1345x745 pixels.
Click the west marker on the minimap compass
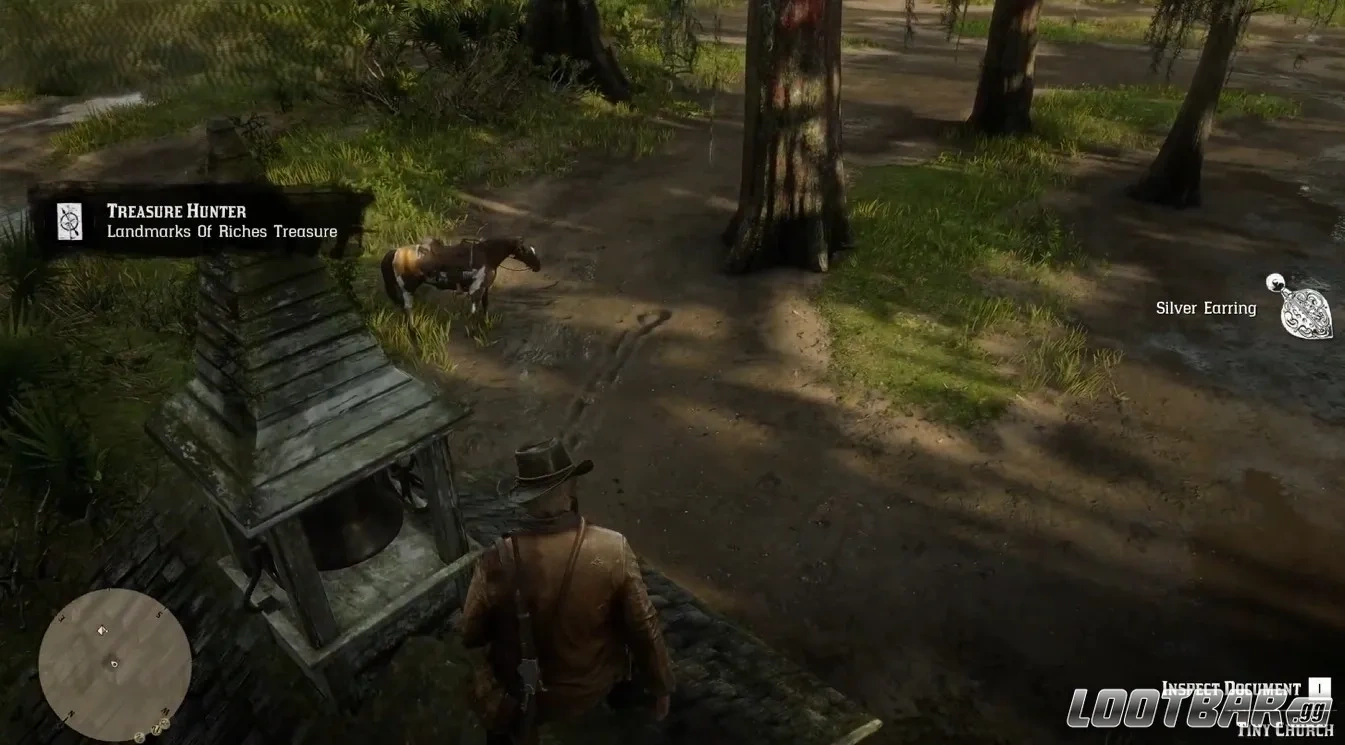(x=165, y=712)
